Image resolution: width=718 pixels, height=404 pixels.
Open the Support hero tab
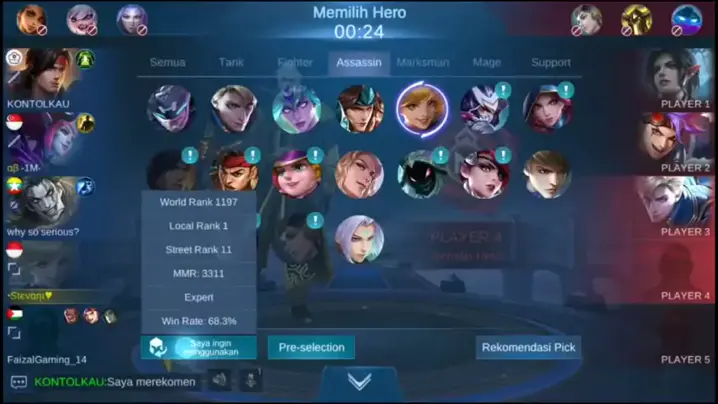[x=551, y=63]
